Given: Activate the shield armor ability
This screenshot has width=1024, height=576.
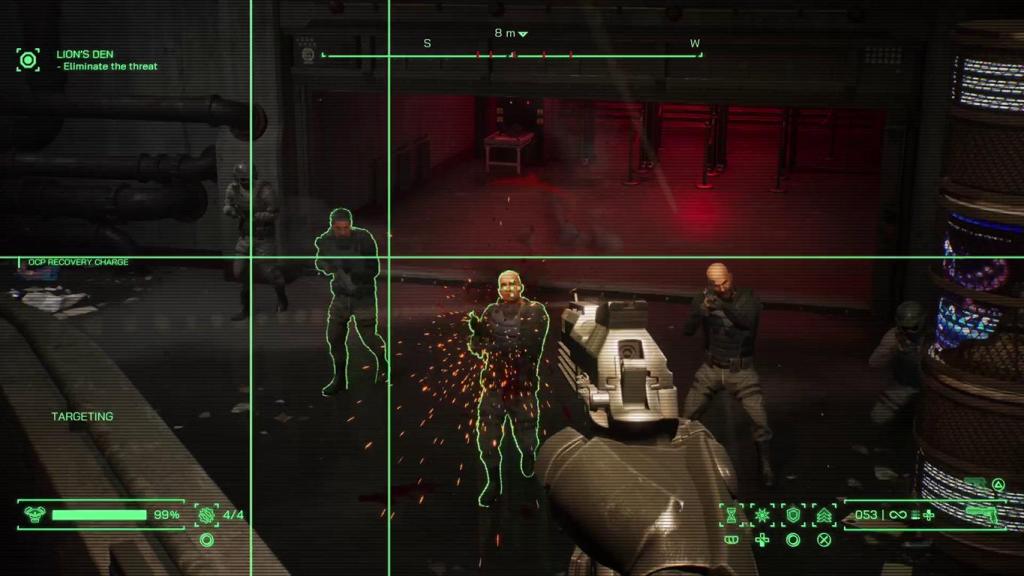Looking at the screenshot, I should 793,515.
